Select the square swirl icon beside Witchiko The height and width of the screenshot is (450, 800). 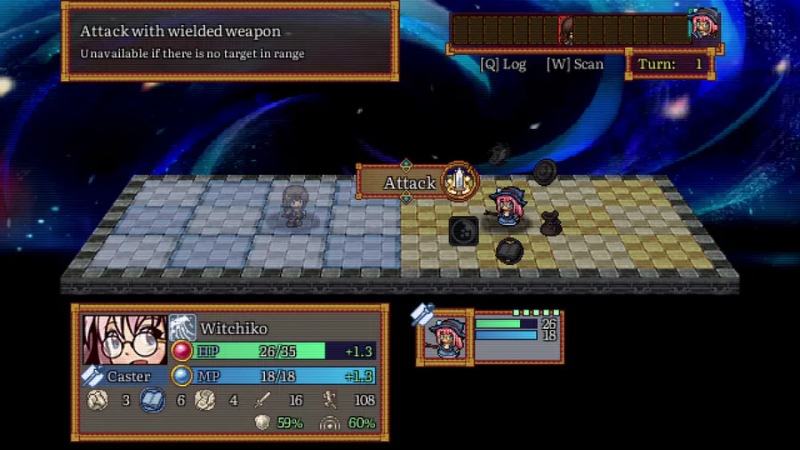463,230
